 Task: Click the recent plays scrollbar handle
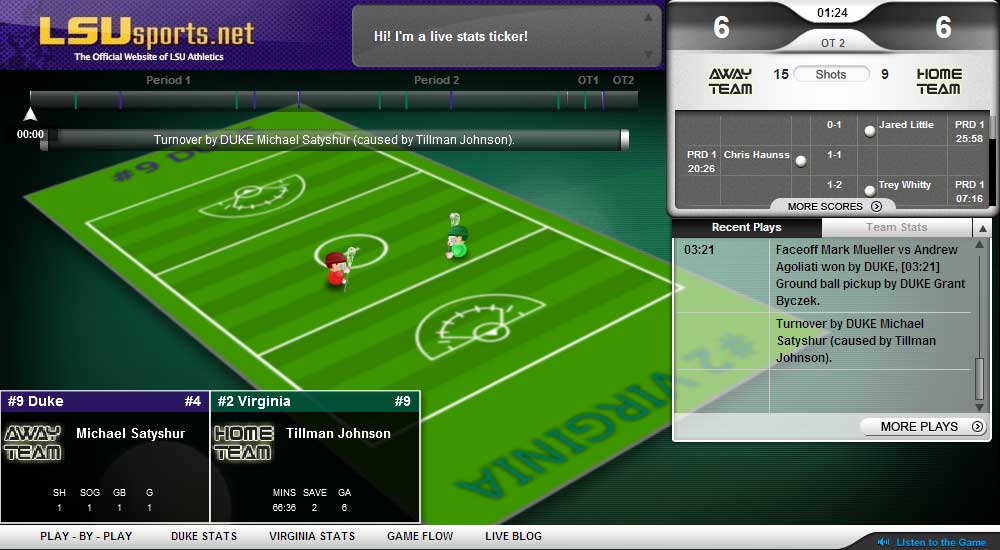pos(980,379)
